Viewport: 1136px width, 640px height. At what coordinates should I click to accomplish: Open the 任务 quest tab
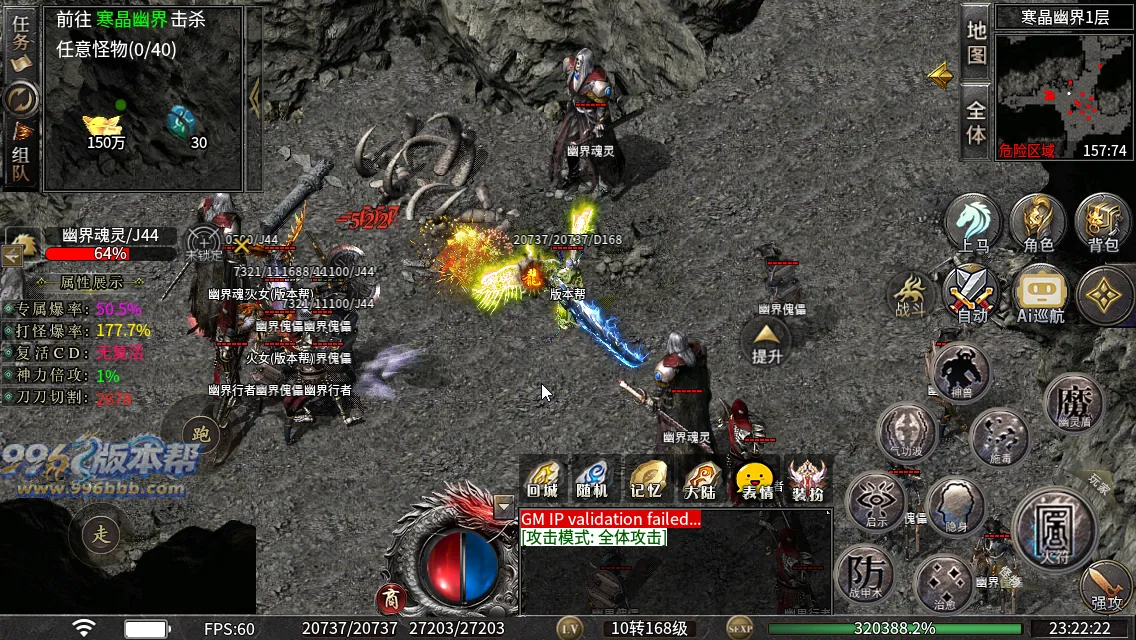pyautogui.click(x=20, y=40)
